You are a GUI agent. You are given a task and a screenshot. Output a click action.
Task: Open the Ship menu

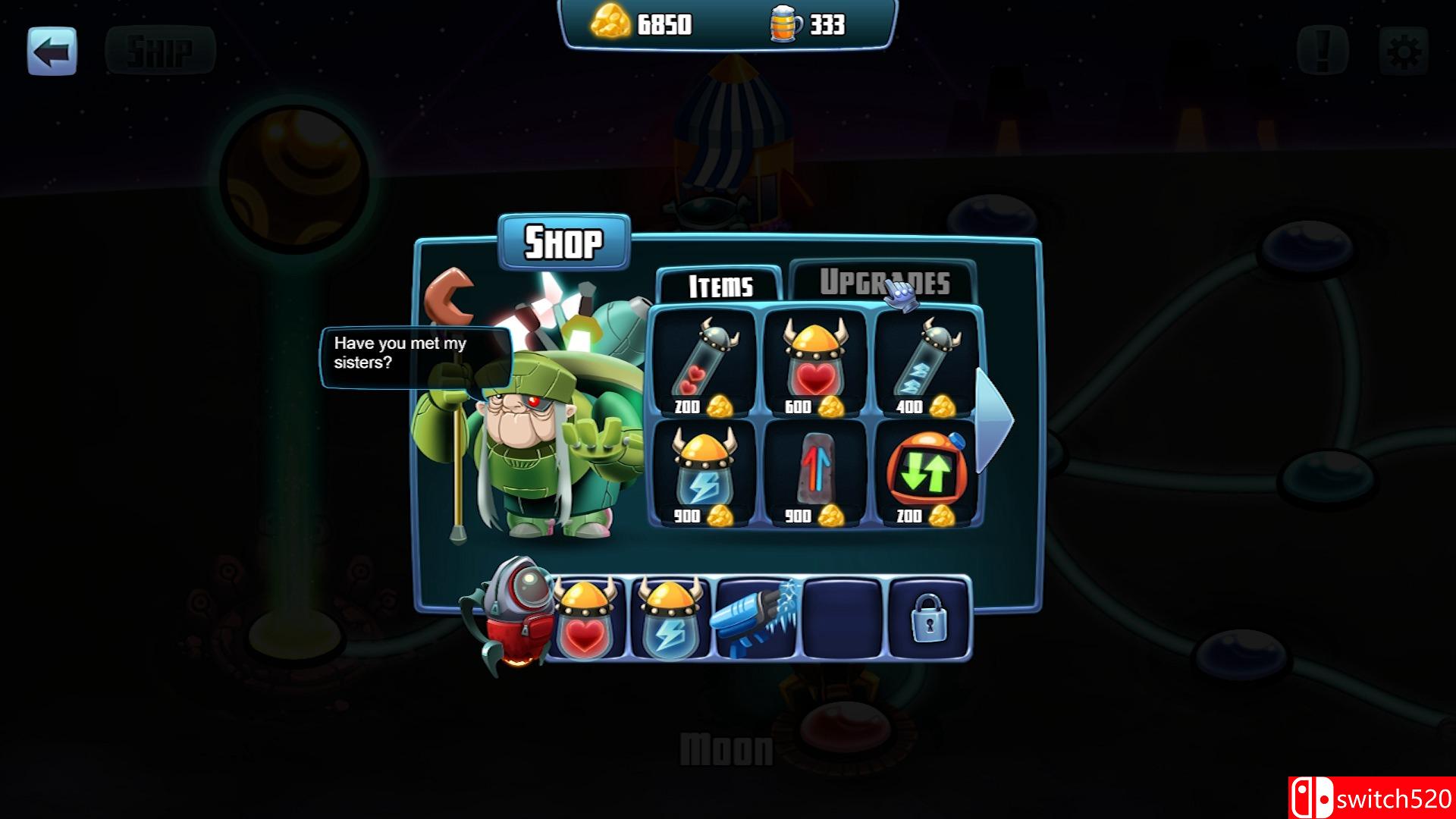[x=160, y=52]
